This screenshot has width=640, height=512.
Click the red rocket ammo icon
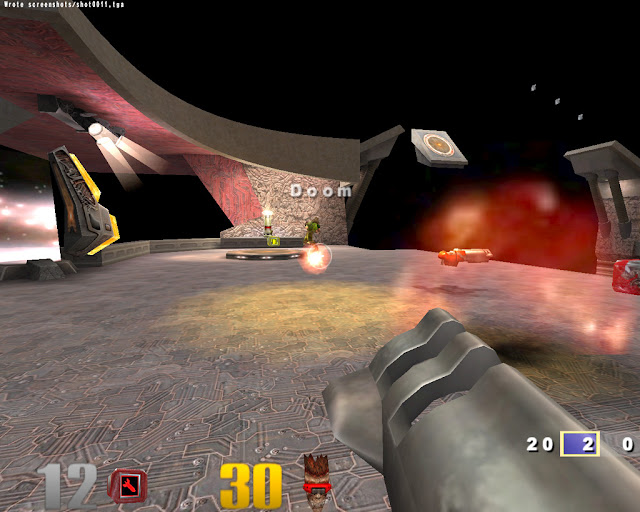128,486
